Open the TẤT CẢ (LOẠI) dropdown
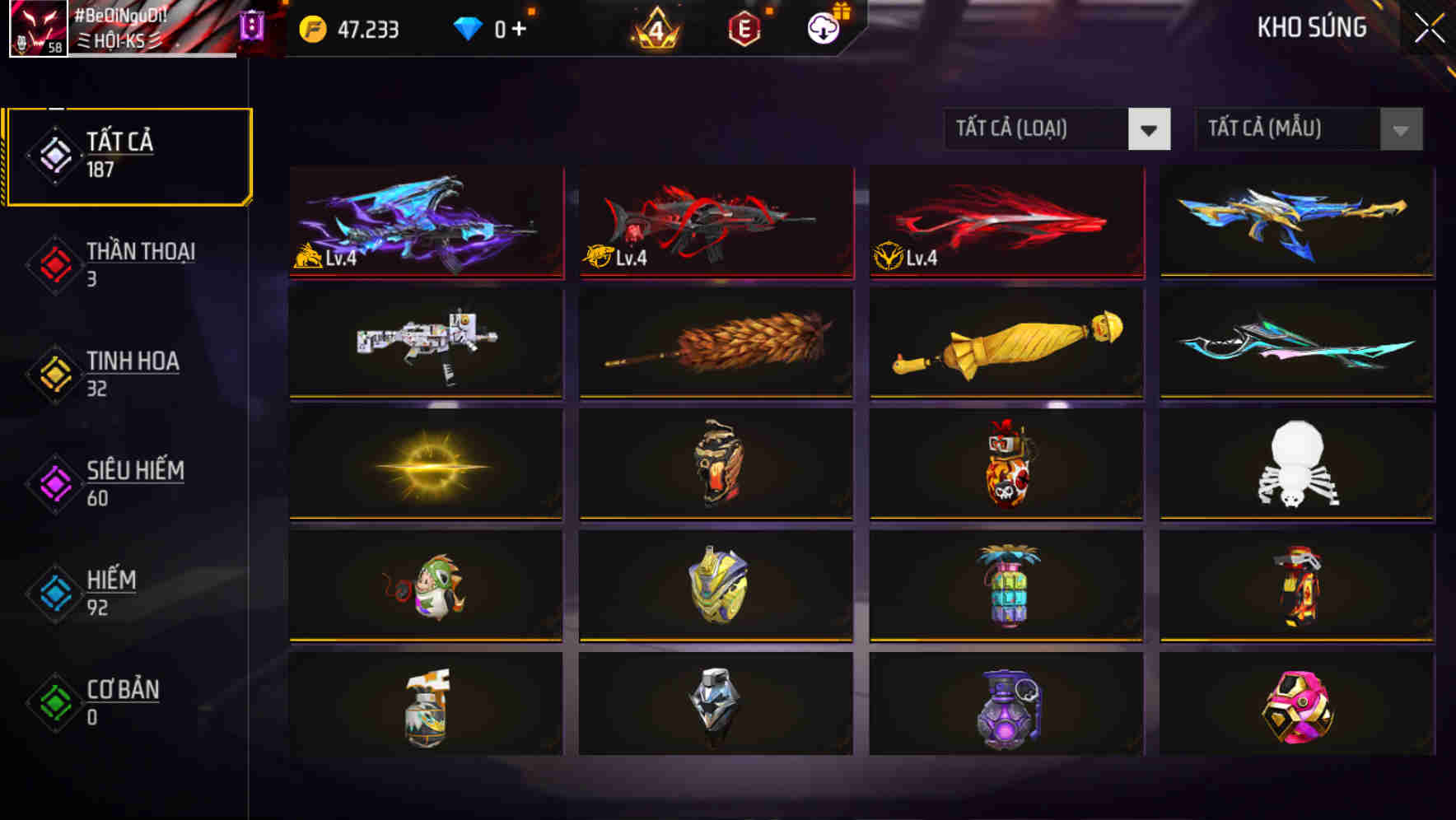The height and width of the screenshot is (820, 1456). [x=1038, y=129]
